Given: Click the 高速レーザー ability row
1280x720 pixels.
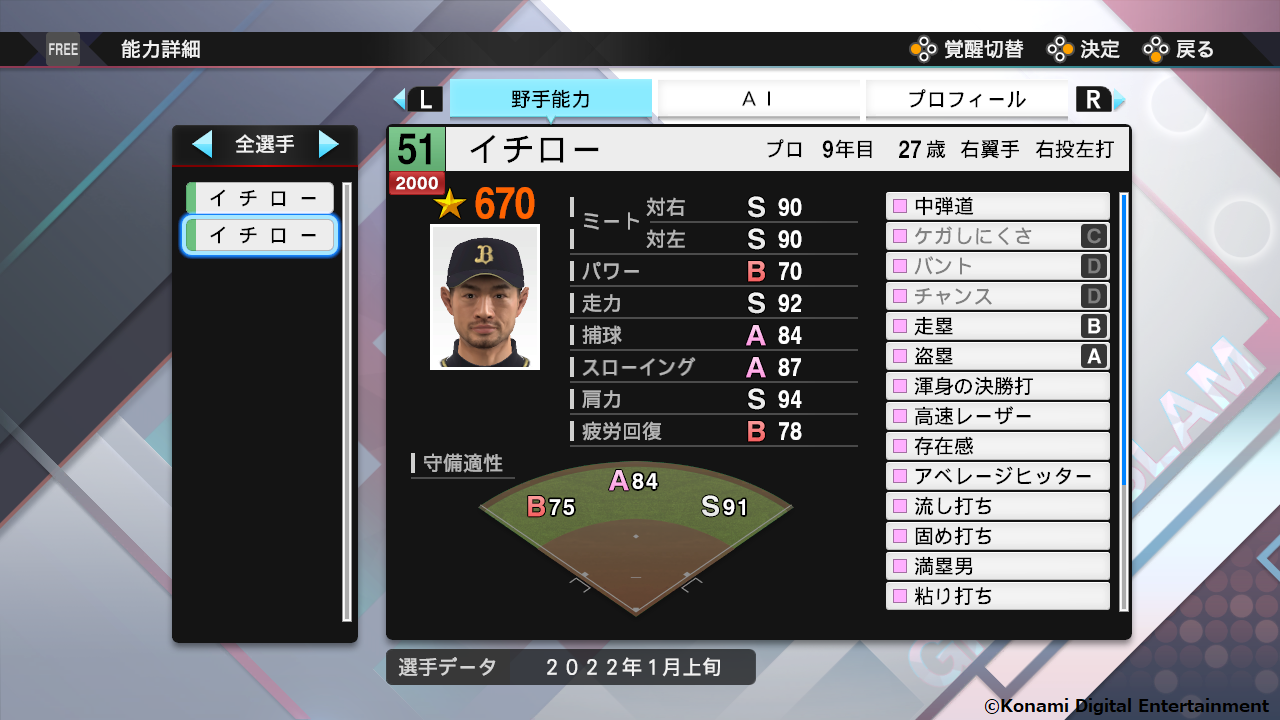Looking at the screenshot, I should coord(997,416).
